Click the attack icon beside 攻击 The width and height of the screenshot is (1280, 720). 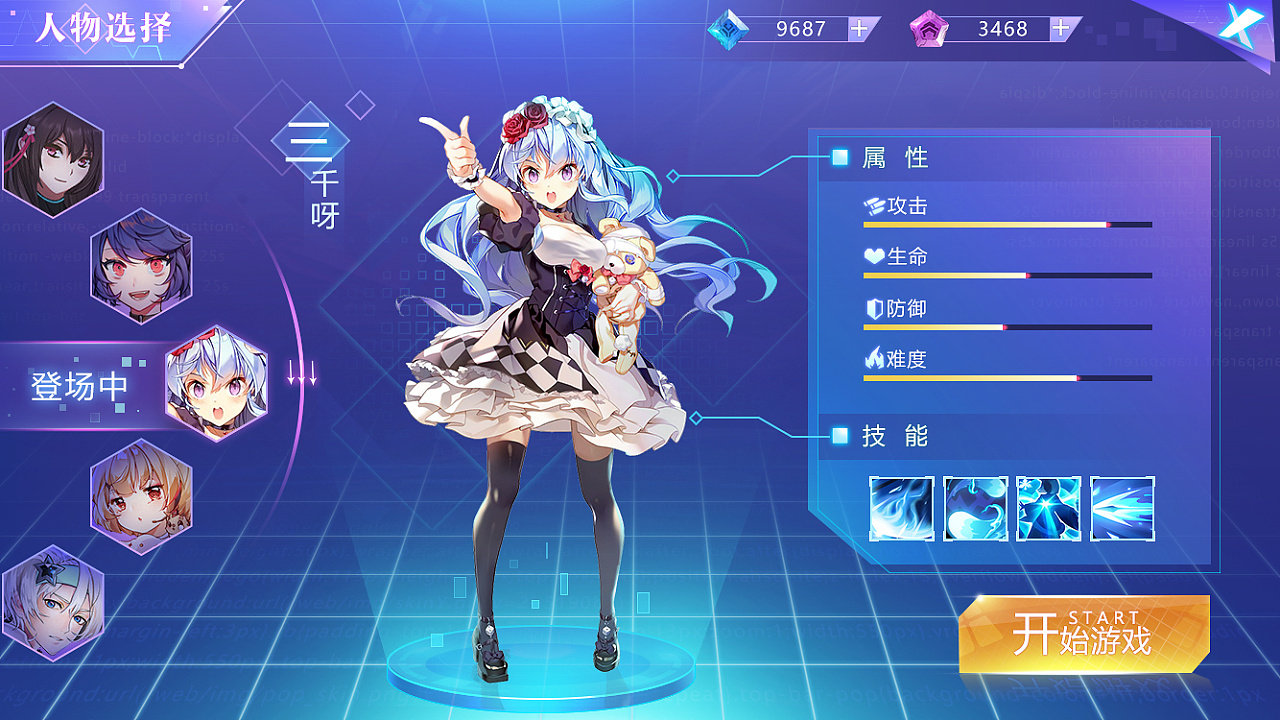(875, 205)
